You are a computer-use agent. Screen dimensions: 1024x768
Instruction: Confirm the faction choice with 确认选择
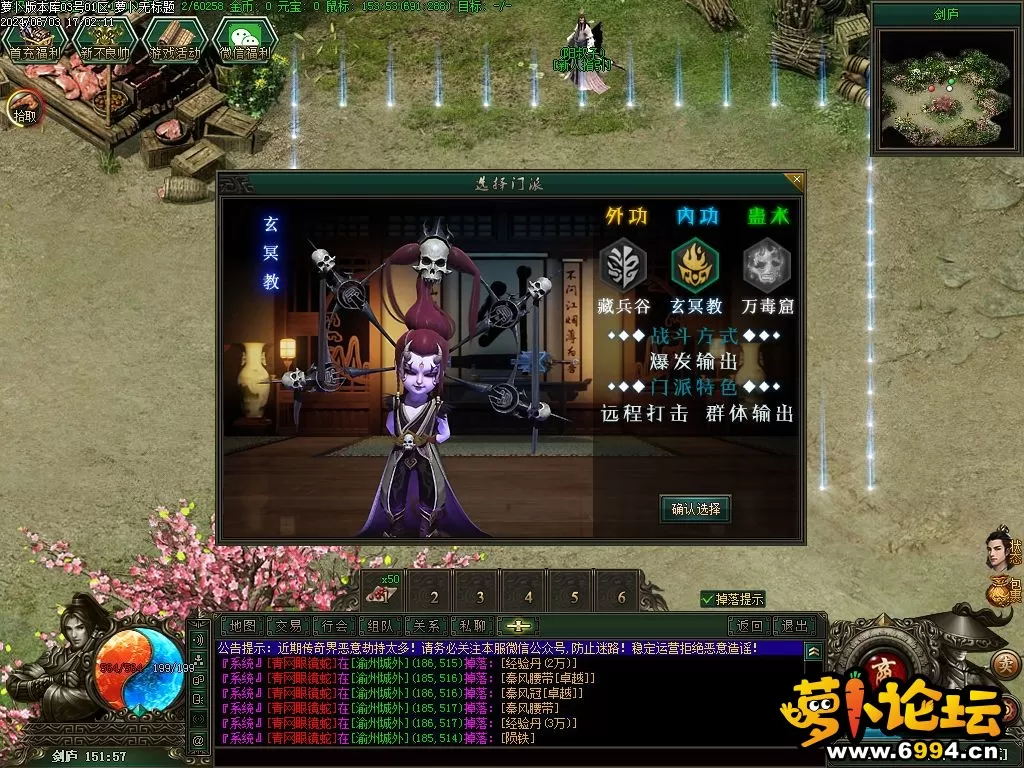(695, 509)
